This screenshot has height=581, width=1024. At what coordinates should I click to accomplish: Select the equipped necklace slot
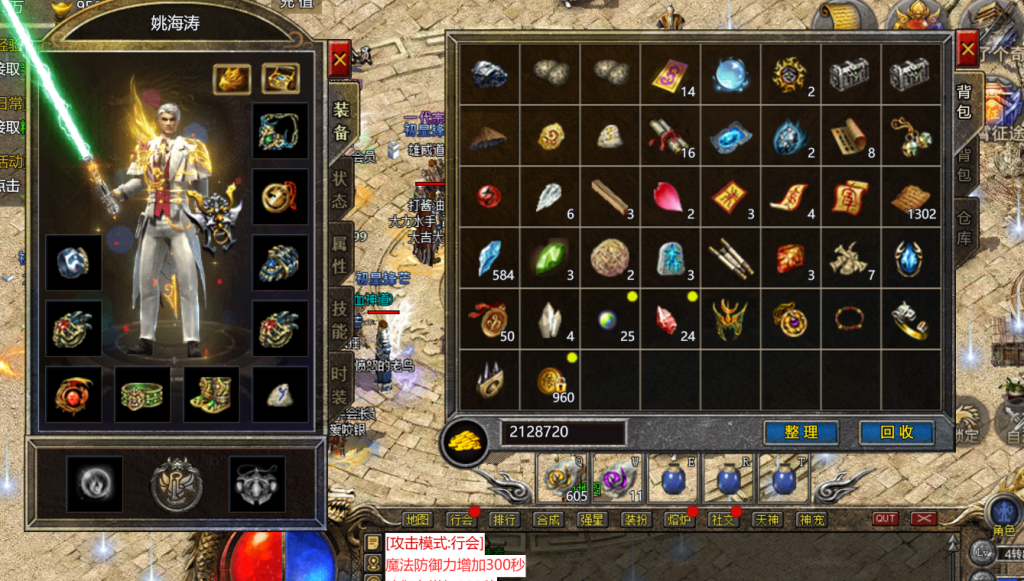279,132
